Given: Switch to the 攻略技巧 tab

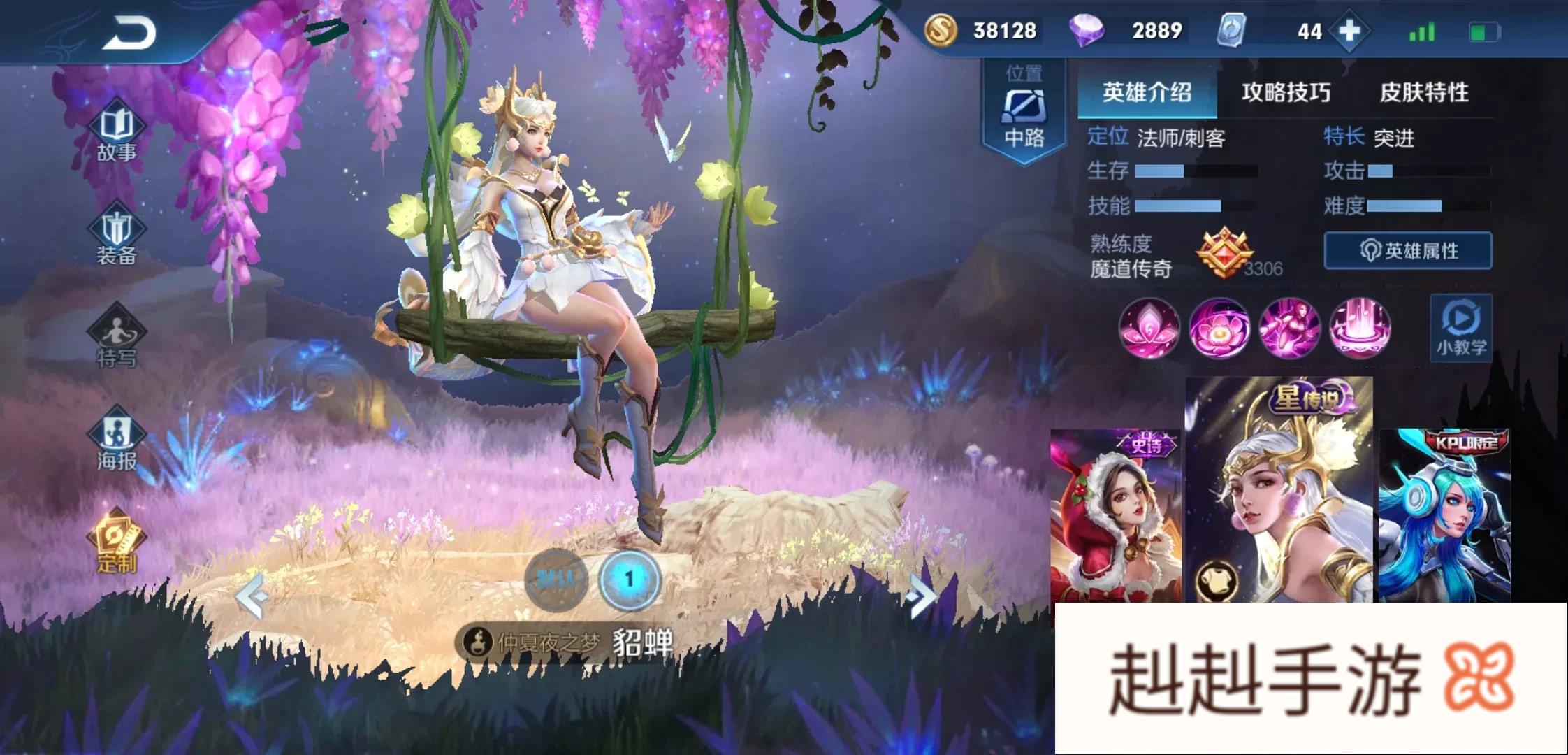Looking at the screenshot, I should point(1286,92).
